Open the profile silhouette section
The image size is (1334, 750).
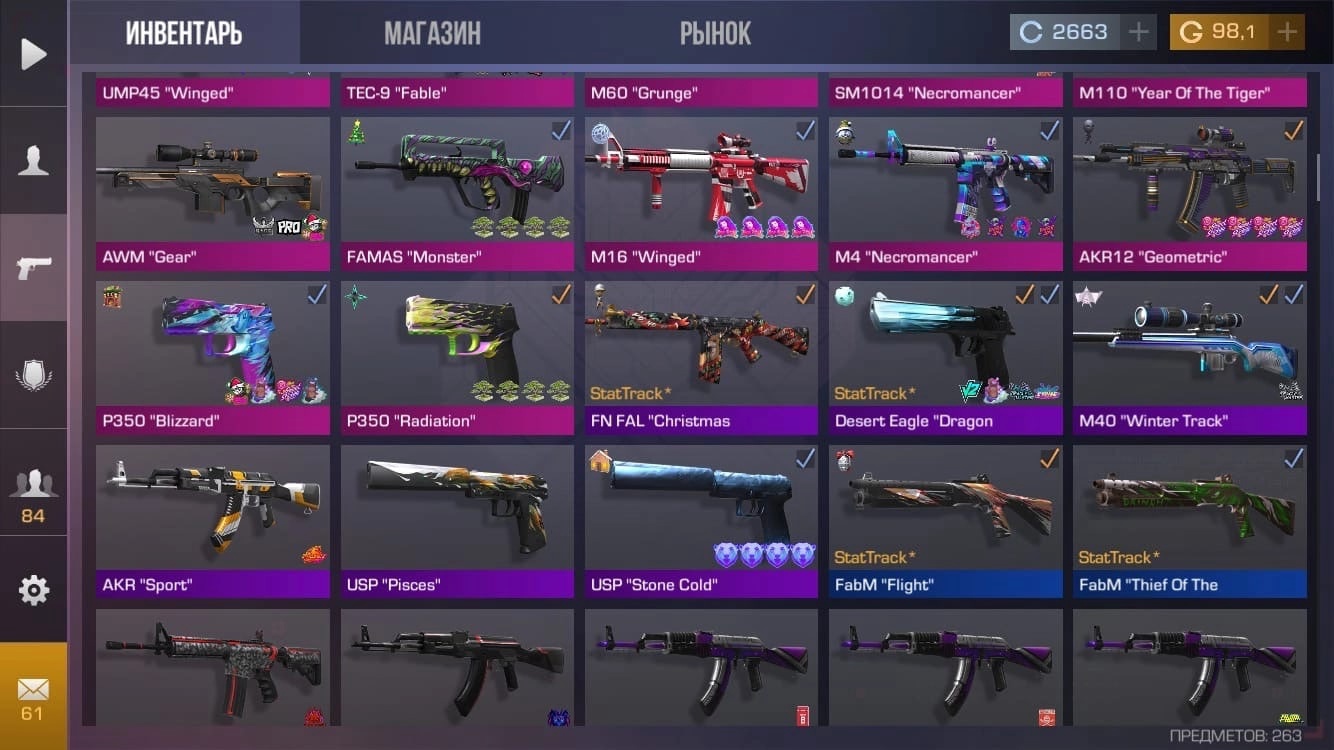[x=34, y=160]
